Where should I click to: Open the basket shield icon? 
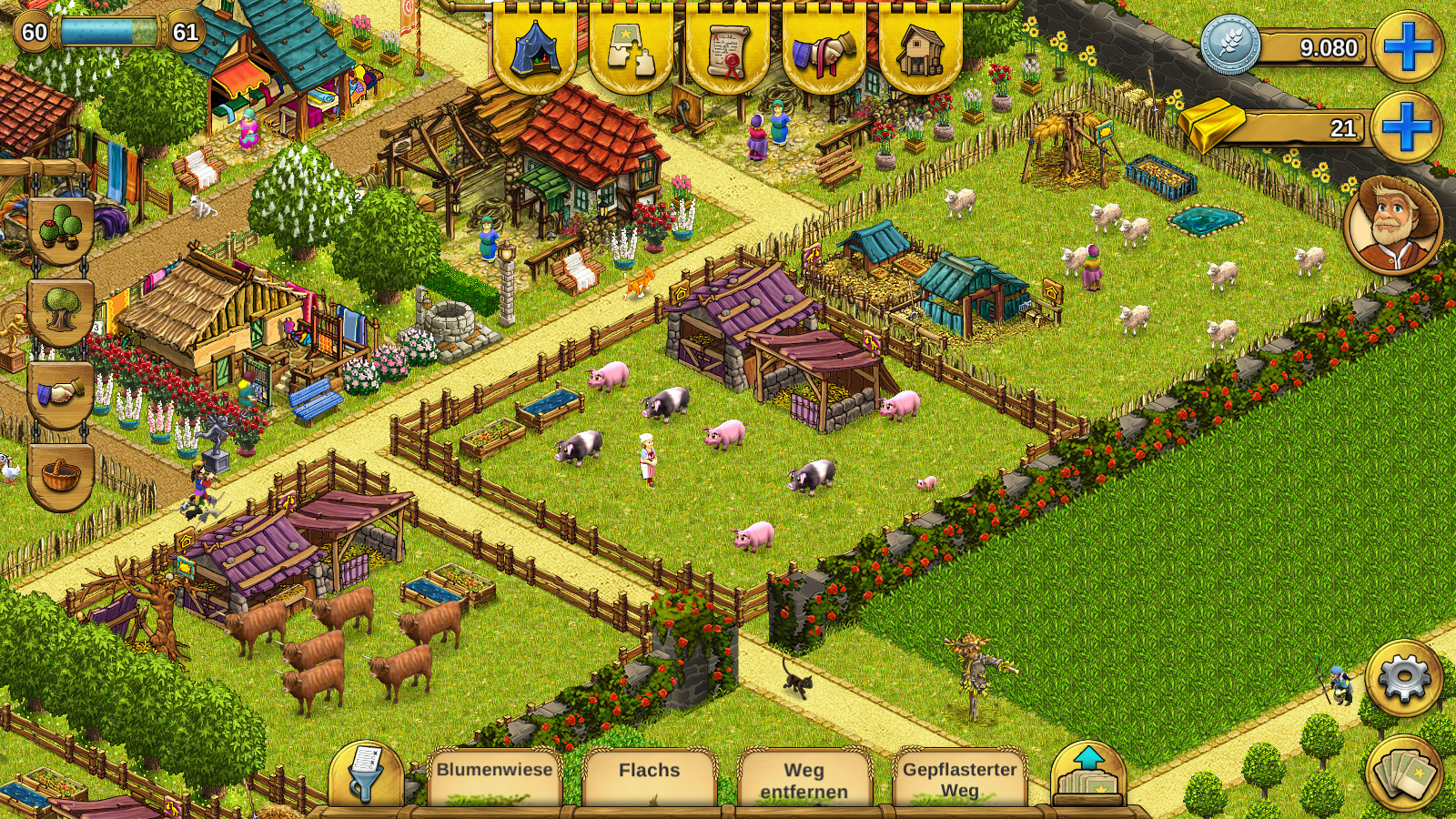point(61,475)
